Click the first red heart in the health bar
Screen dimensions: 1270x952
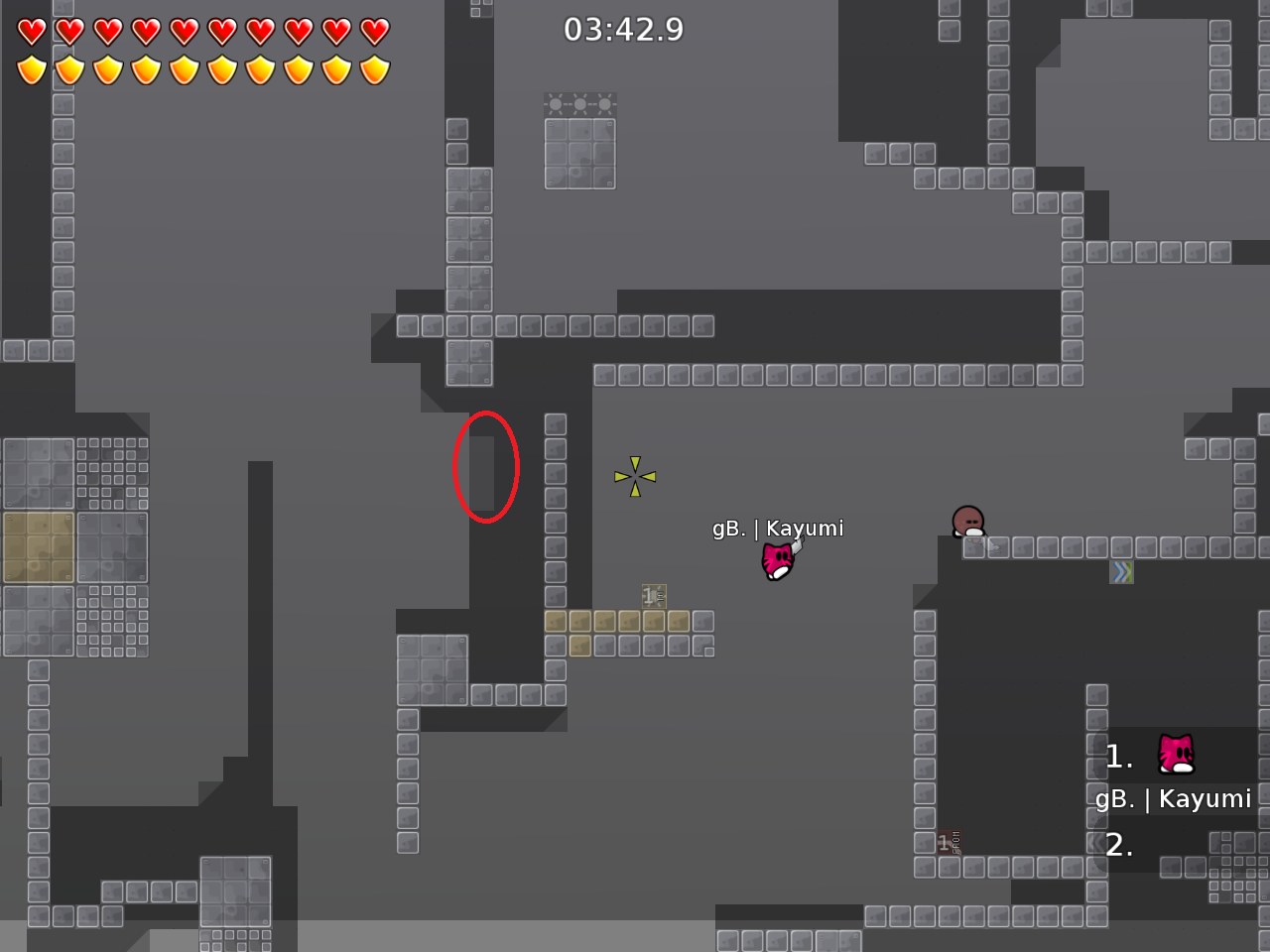click(x=31, y=31)
